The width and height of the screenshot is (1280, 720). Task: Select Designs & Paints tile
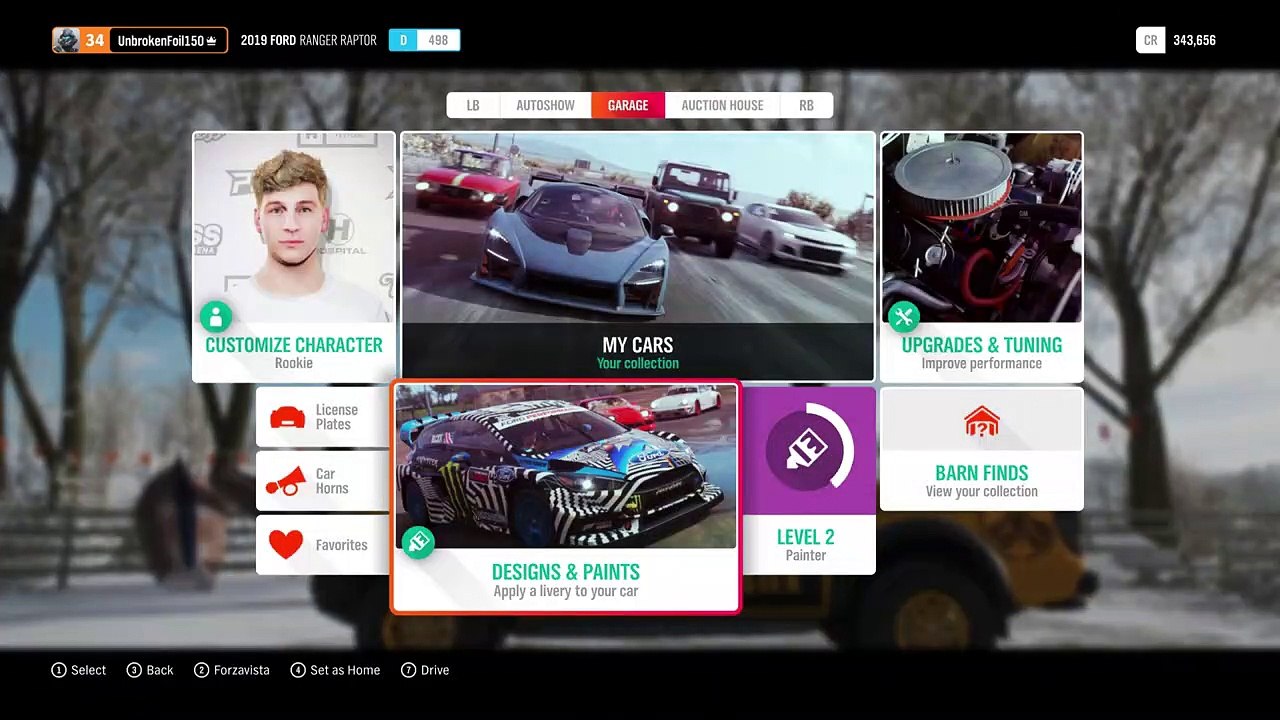pos(566,497)
